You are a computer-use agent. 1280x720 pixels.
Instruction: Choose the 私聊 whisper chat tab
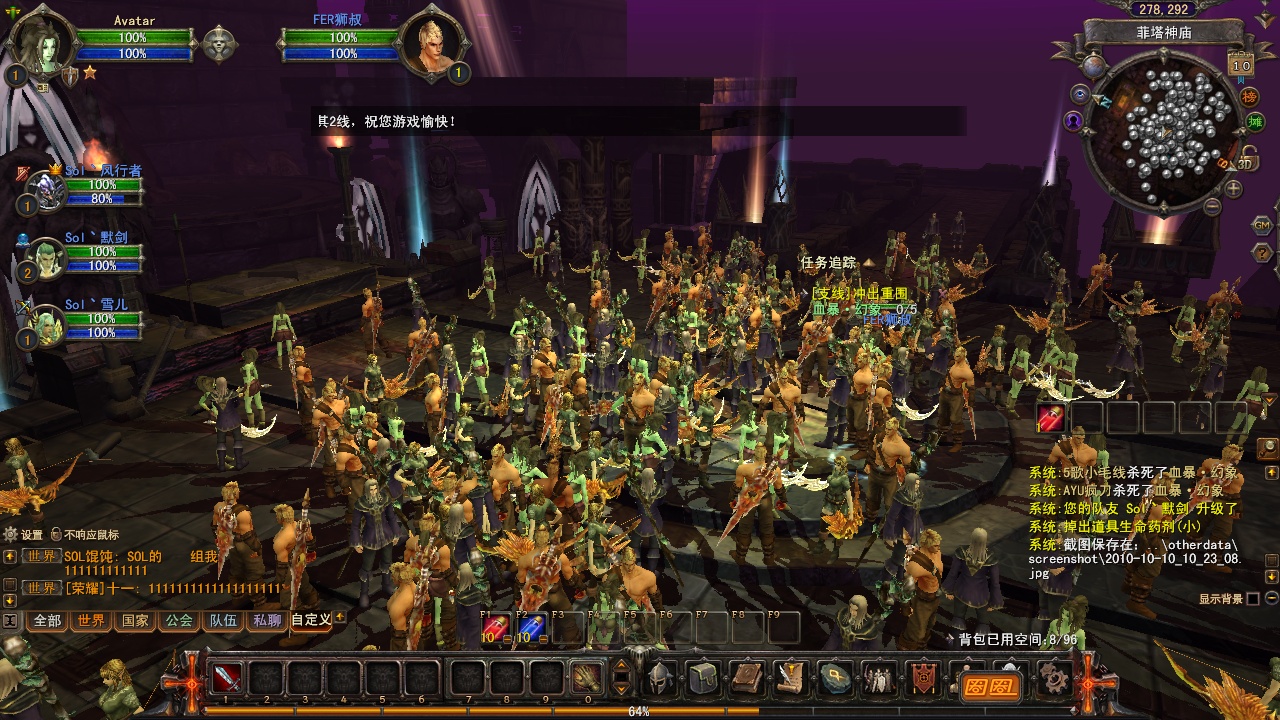(267, 620)
